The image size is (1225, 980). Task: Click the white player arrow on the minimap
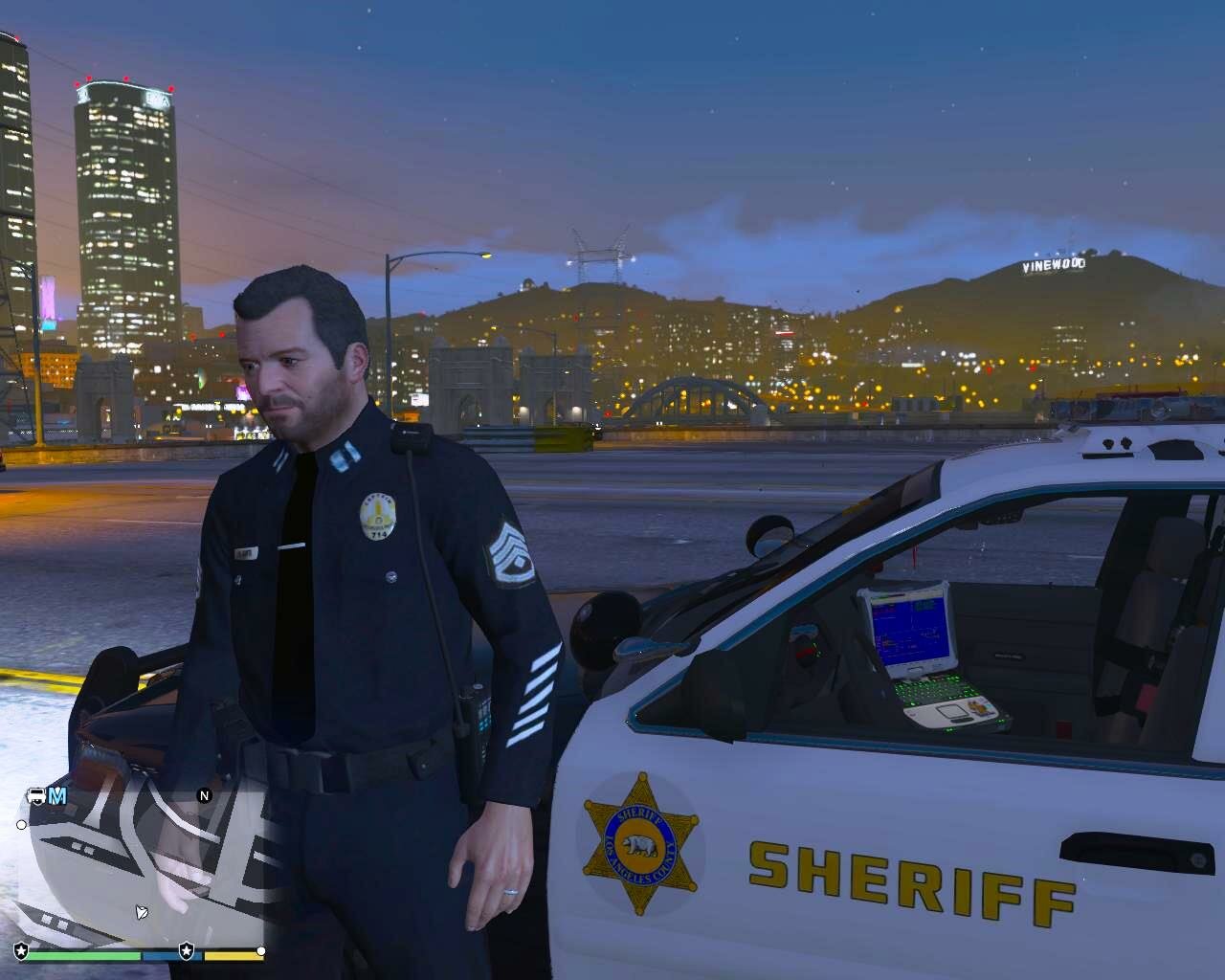(142, 911)
